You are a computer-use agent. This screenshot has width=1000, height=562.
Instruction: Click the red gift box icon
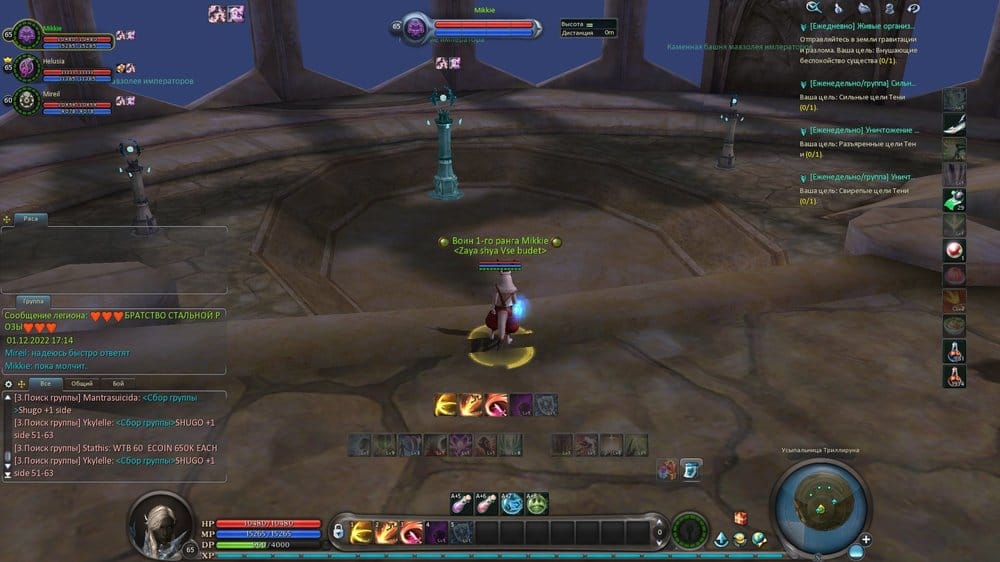click(x=741, y=517)
